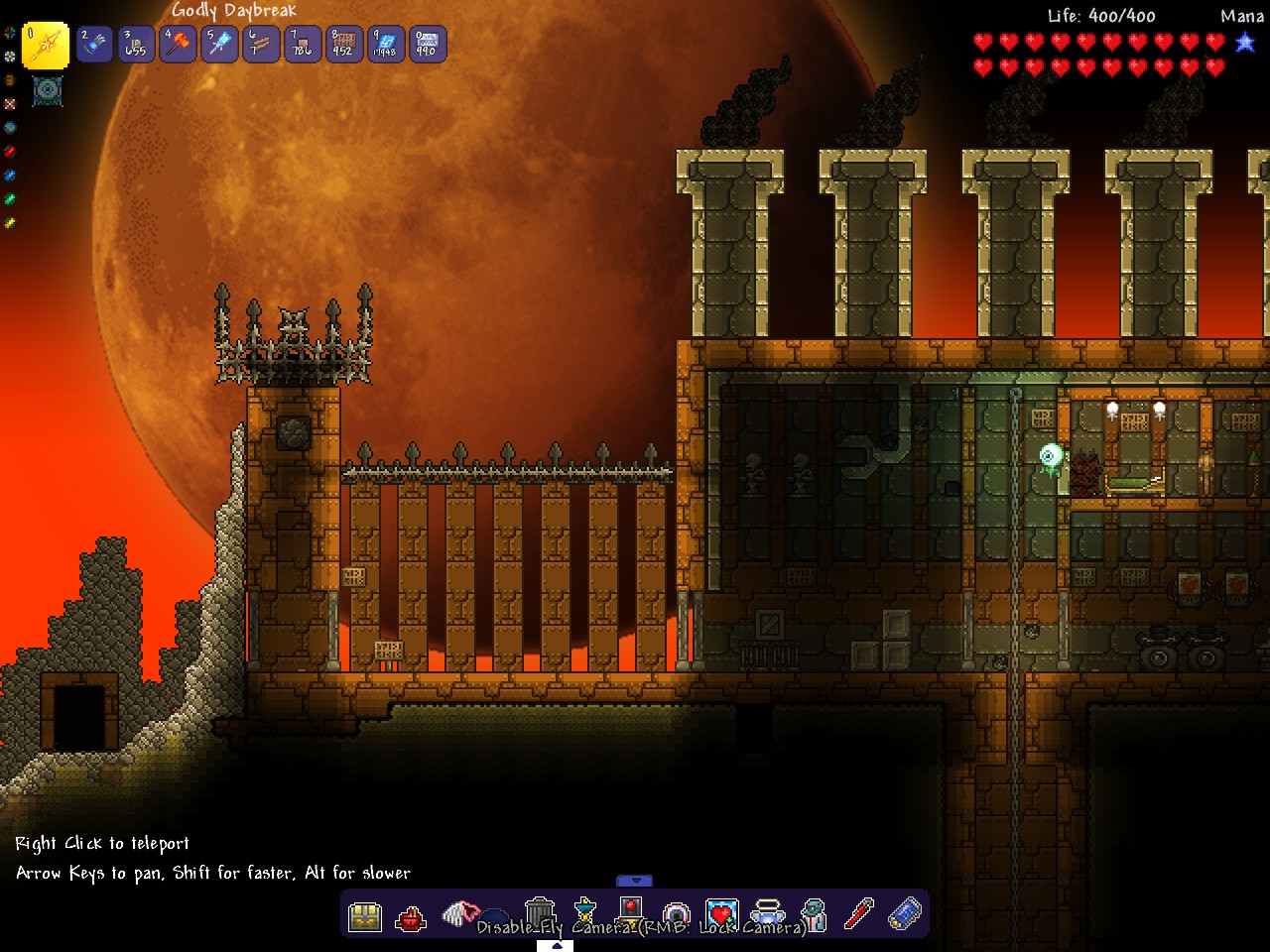The width and height of the screenshot is (1270, 952).
Task: Select hotbar slot 3 with 655 items
Action: 136,45
